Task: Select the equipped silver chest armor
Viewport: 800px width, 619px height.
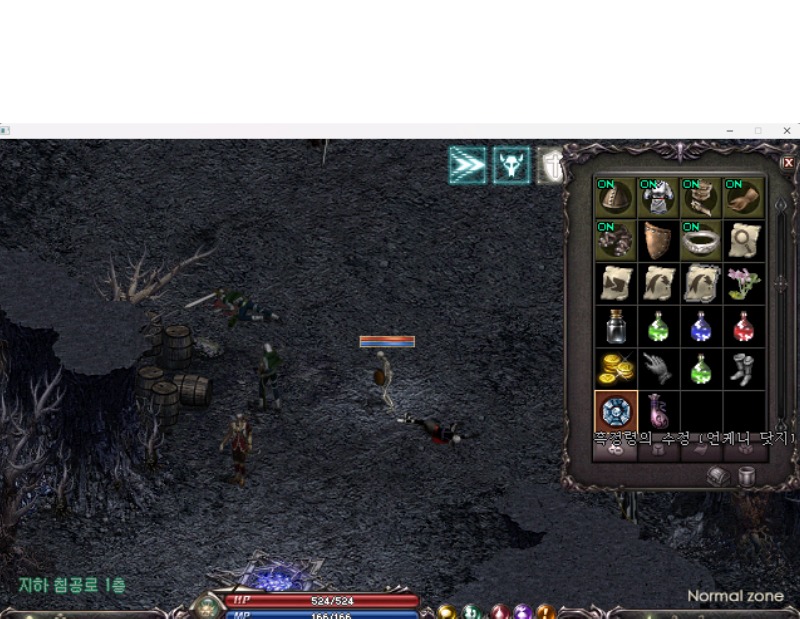Action: 658,198
